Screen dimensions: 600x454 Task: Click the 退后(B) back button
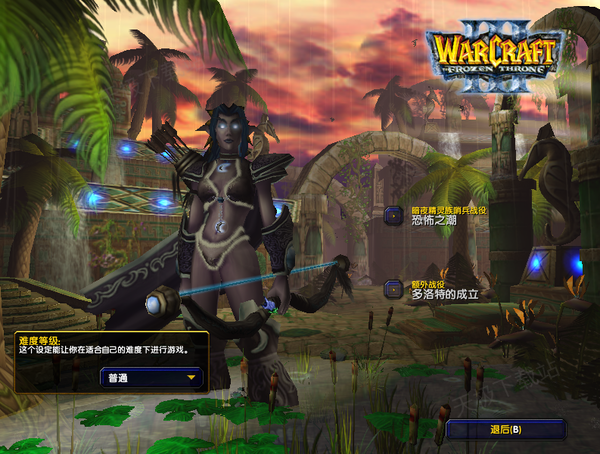coord(506,429)
